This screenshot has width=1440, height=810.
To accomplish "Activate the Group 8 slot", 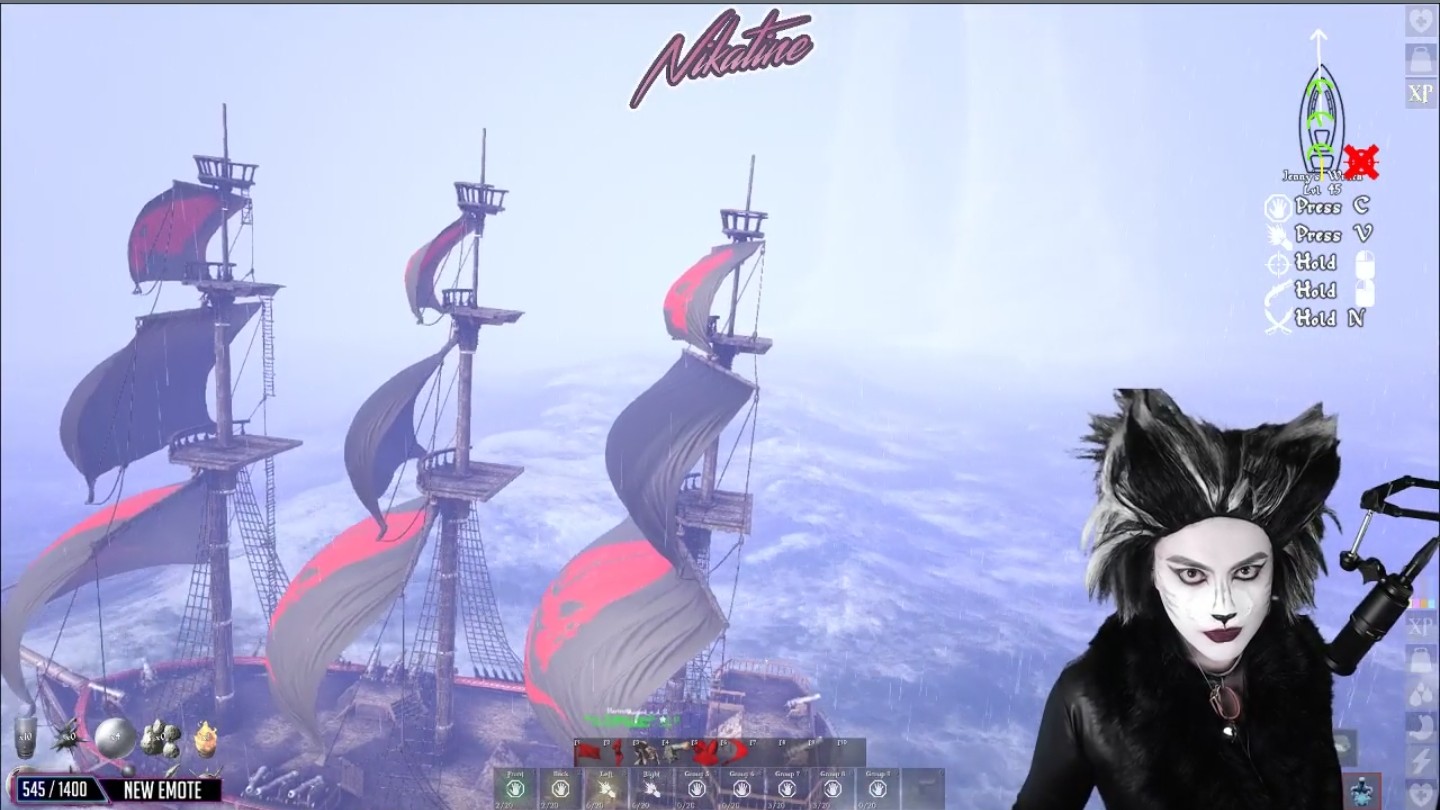I will click(832, 788).
